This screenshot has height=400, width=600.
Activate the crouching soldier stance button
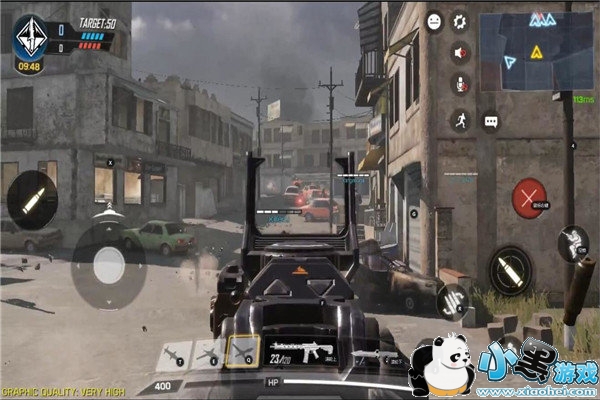[x=573, y=243]
